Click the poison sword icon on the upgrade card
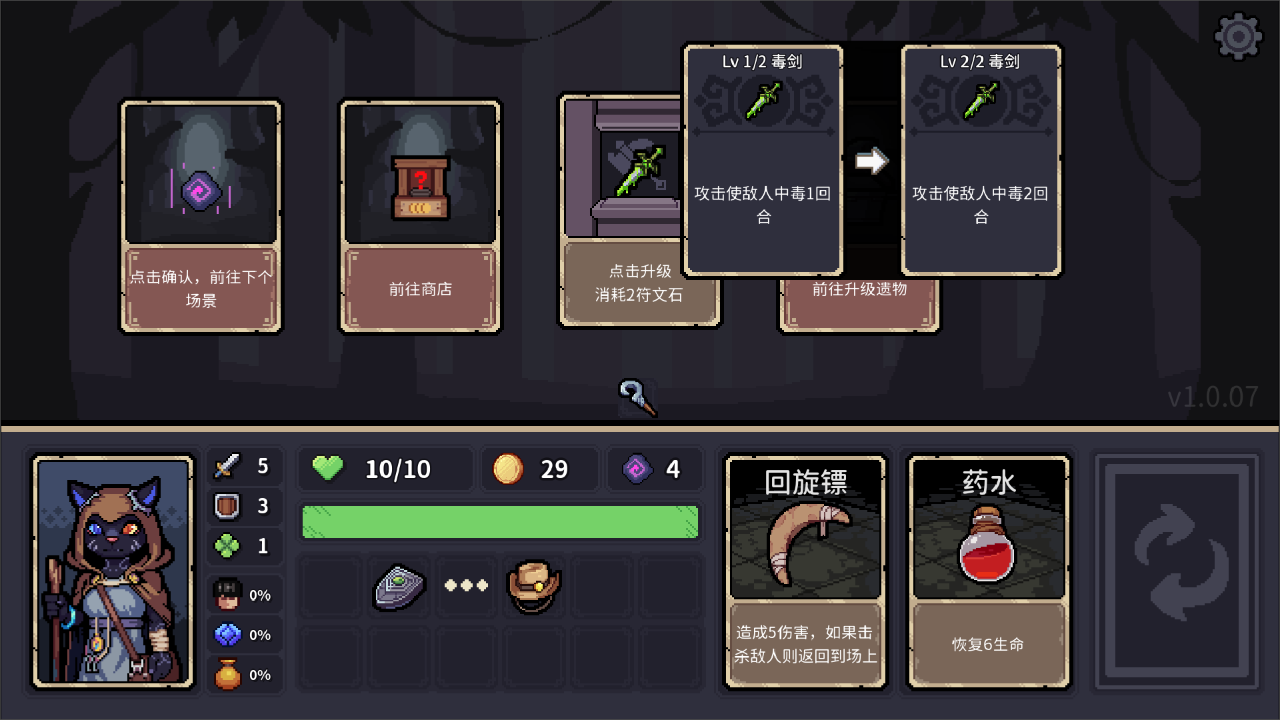 tap(763, 103)
